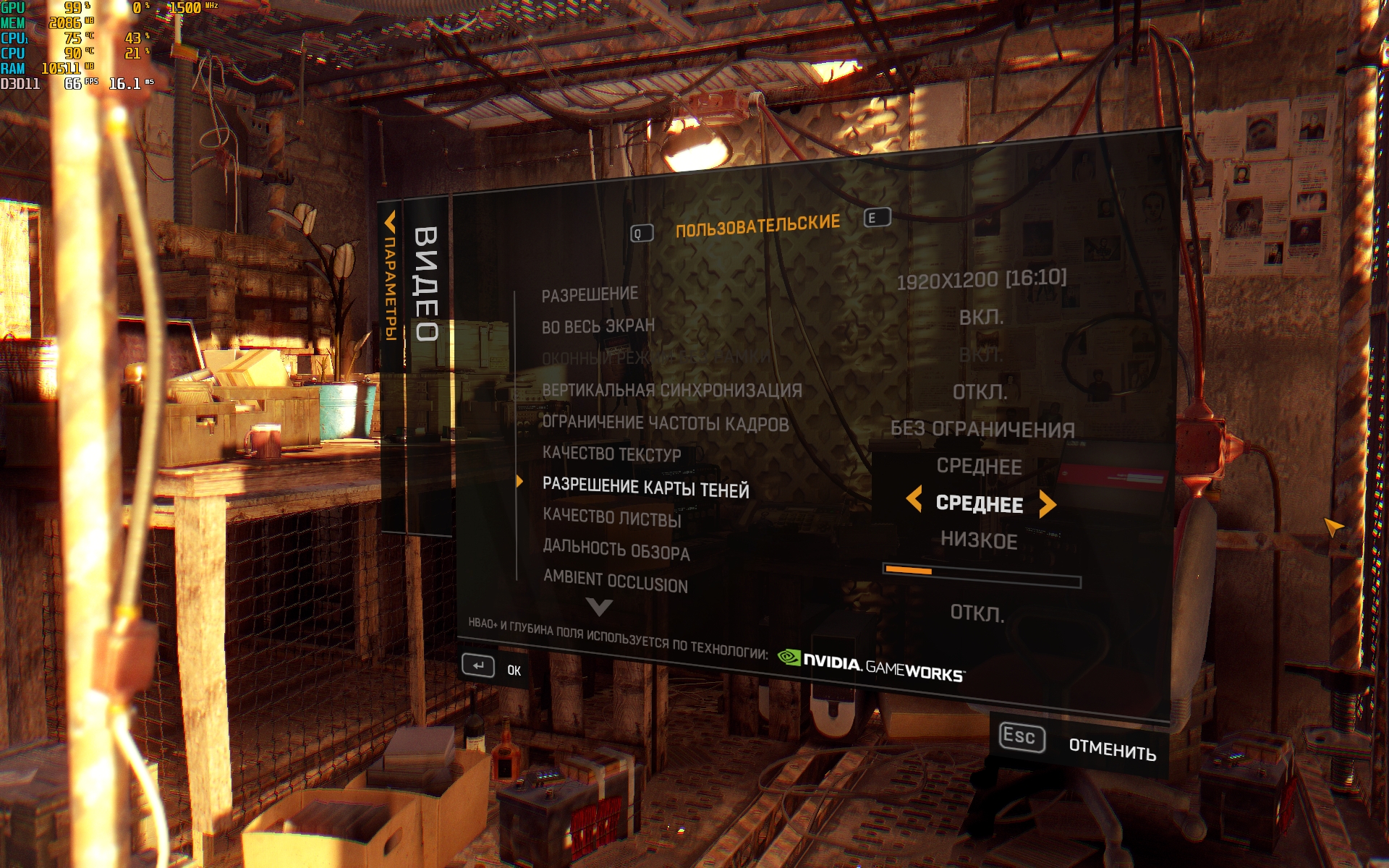Image resolution: width=1389 pixels, height=868 pixels.
Task: Click the left arrow beside Среднее shadow value
Action: click(914, 499)
